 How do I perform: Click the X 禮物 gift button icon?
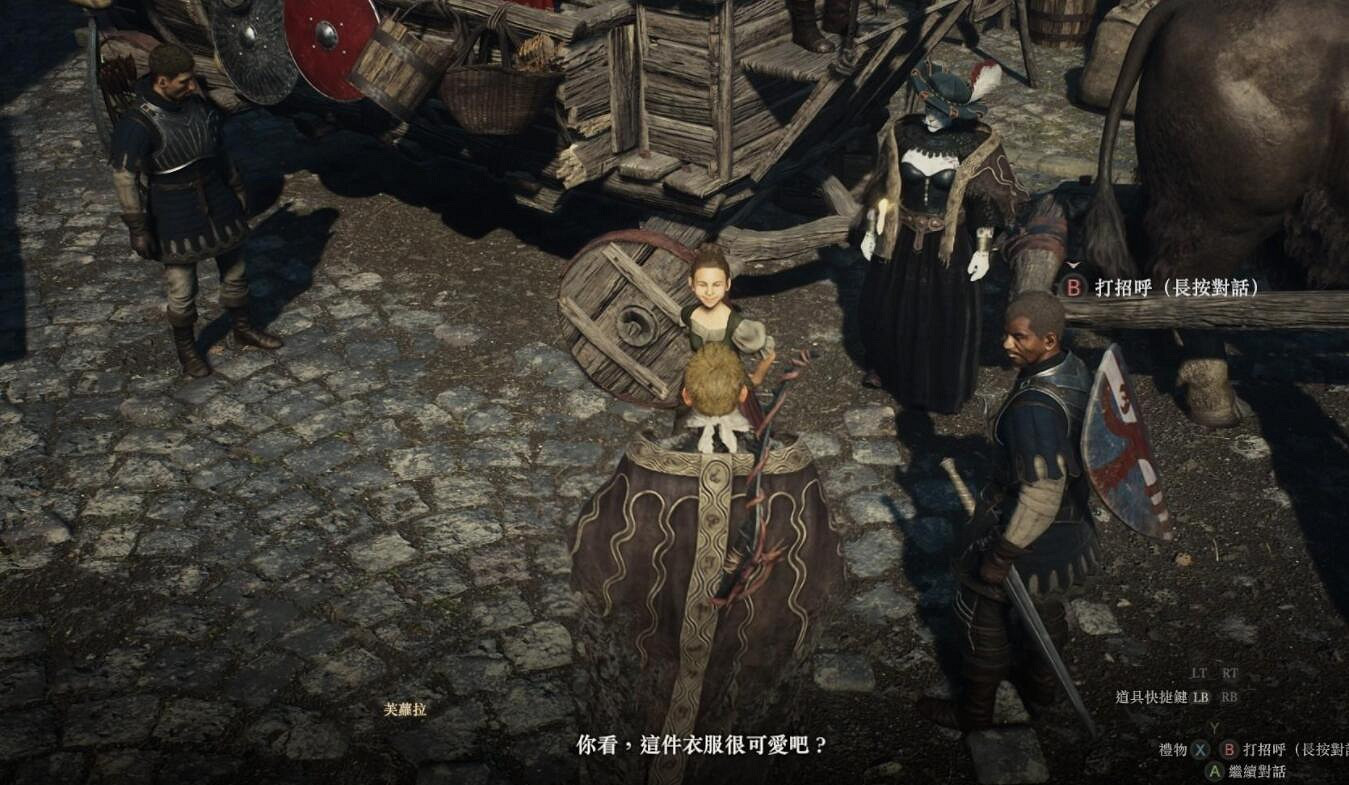(x=1200, y=749)
